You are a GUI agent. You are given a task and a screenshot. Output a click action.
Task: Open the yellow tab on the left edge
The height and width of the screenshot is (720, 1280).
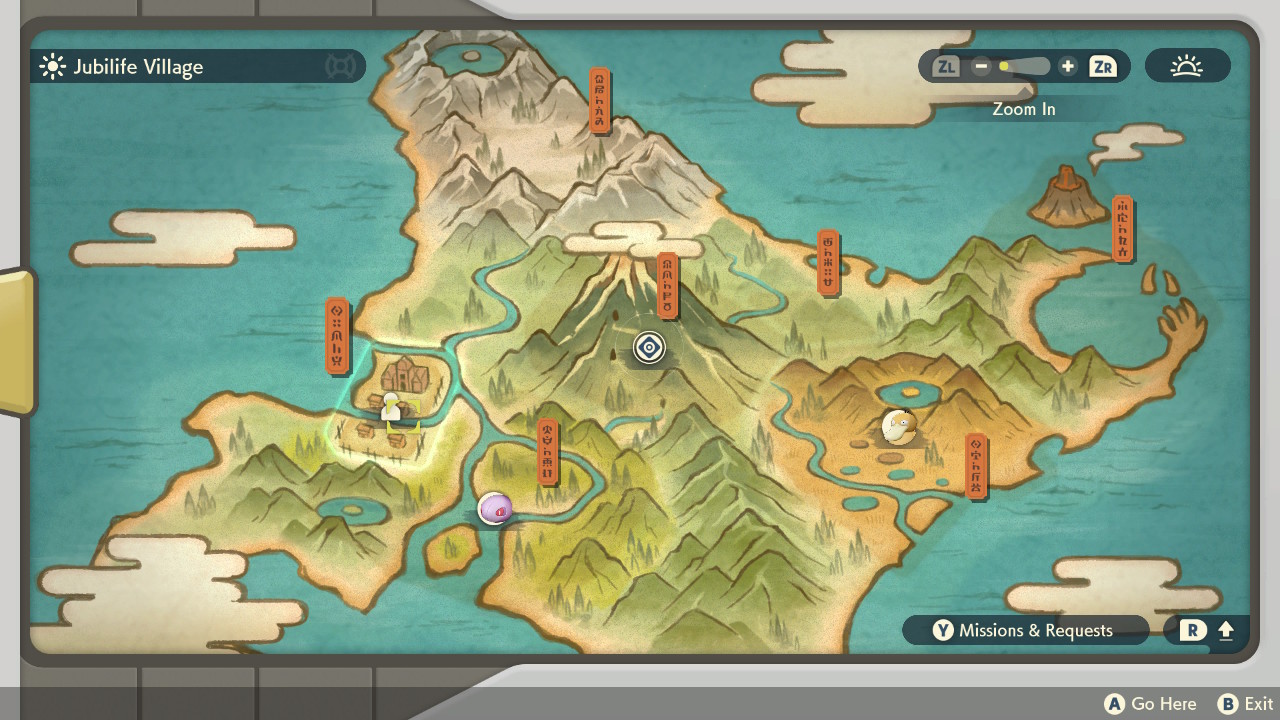pos(16,341)
